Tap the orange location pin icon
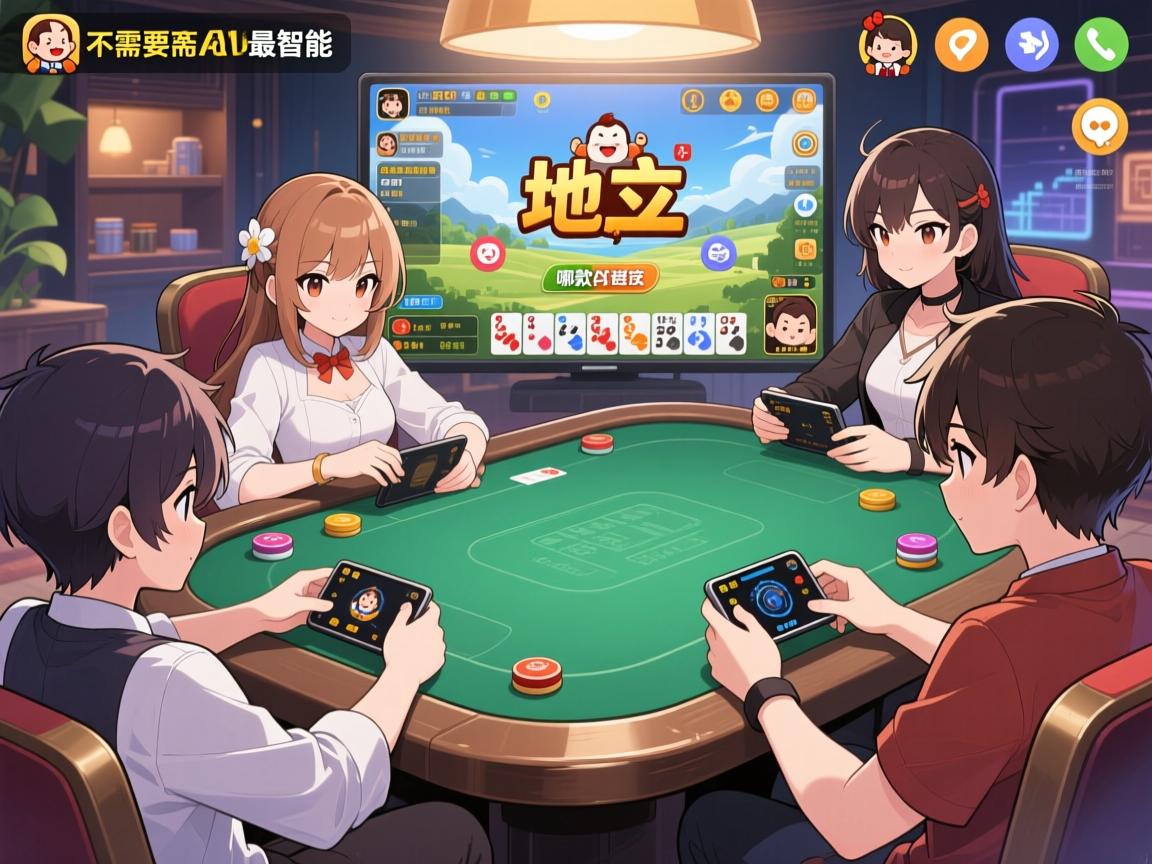Screen dimensions: 1152x864 (x=961, y=45)
